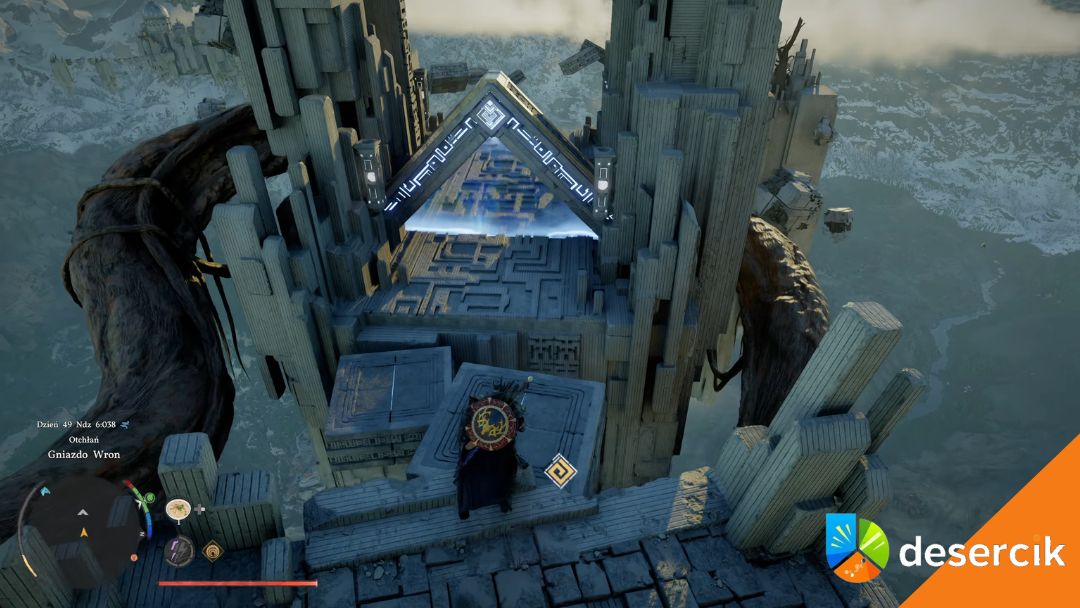Click the golden spiral interaction marker
1080x608 pixels.
559,468
